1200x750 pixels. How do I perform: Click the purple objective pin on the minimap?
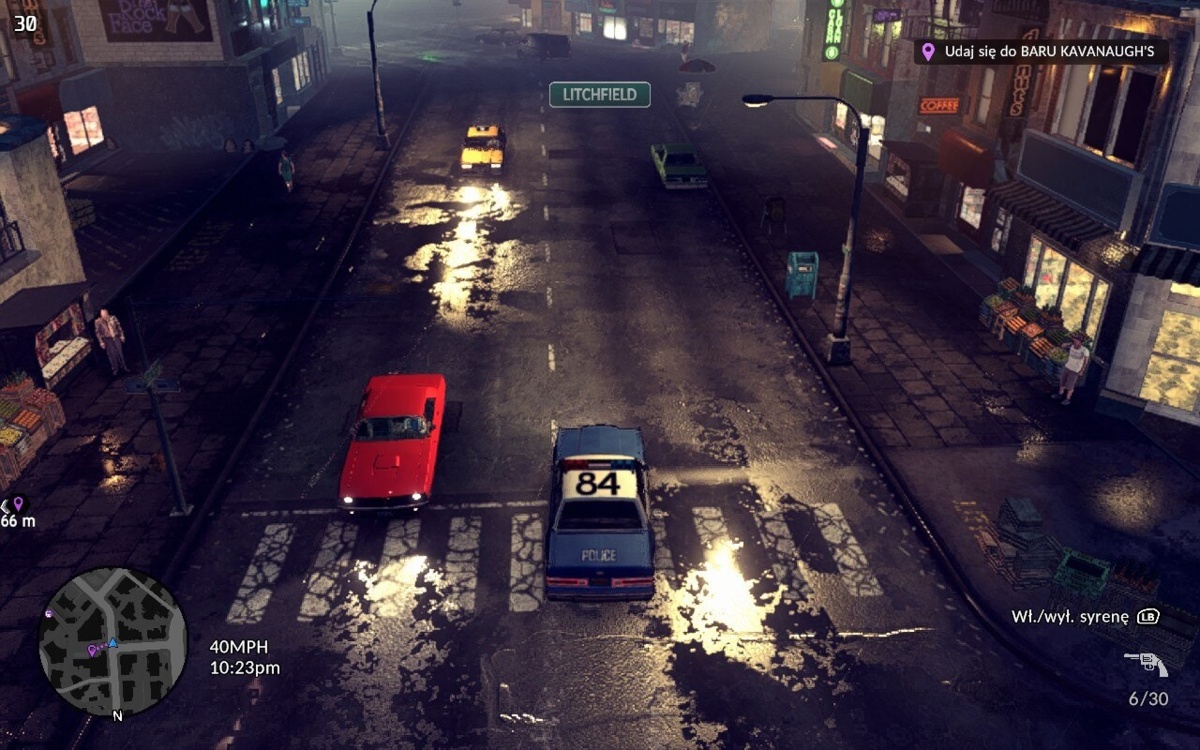[92, 650]
